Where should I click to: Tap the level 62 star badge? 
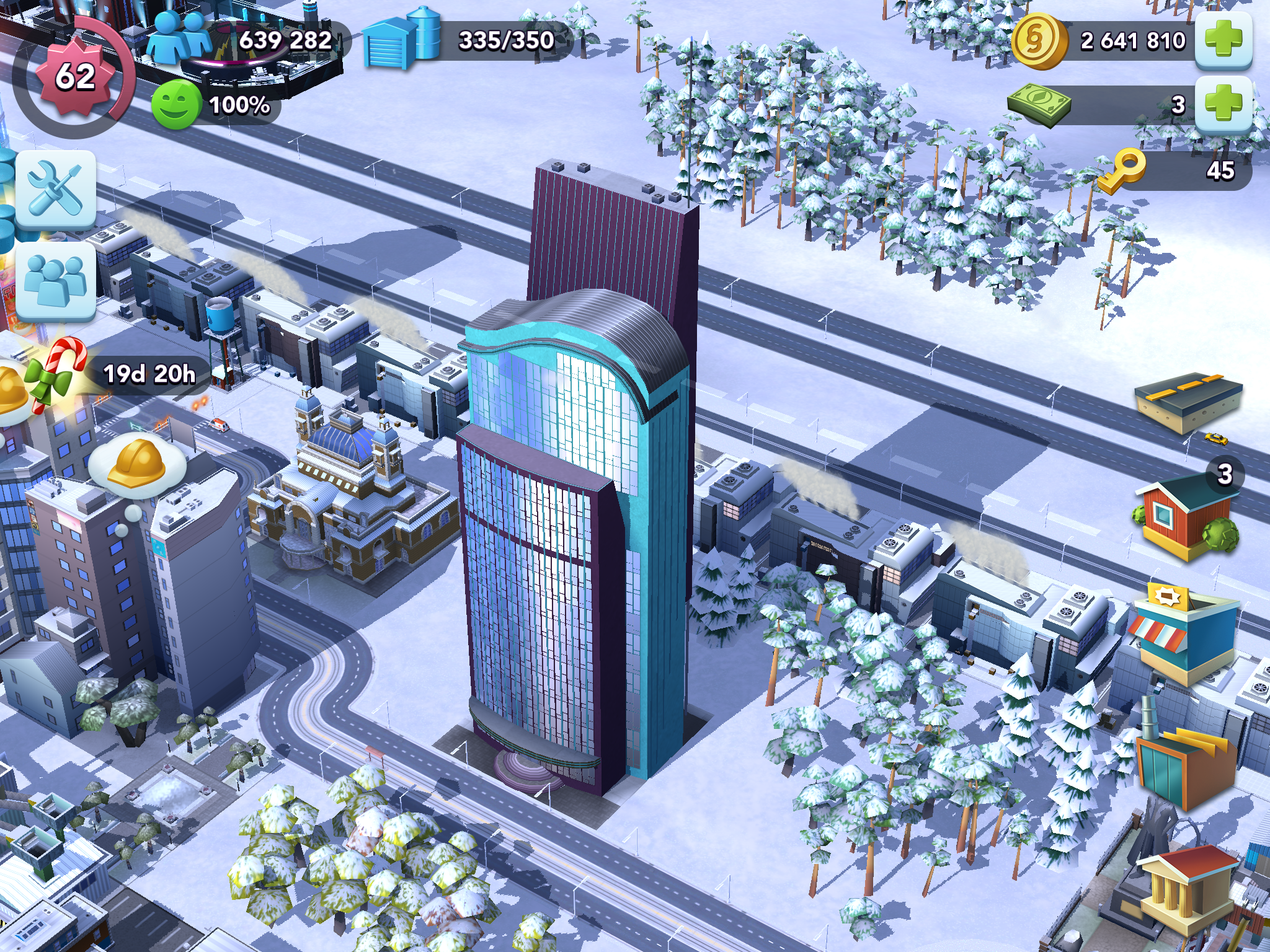point(74,76)
